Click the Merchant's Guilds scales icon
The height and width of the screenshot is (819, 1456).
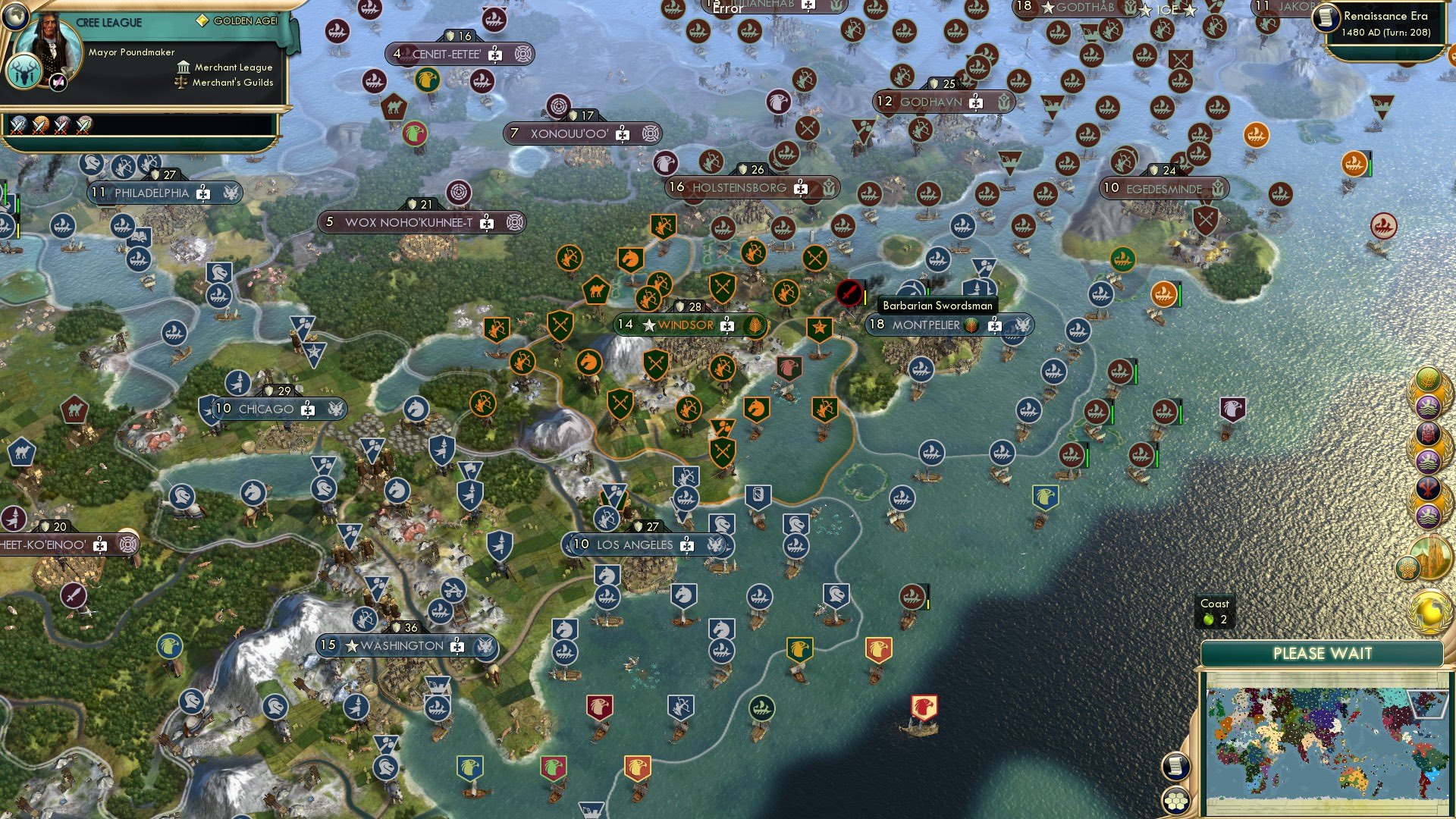pos(181,83)
